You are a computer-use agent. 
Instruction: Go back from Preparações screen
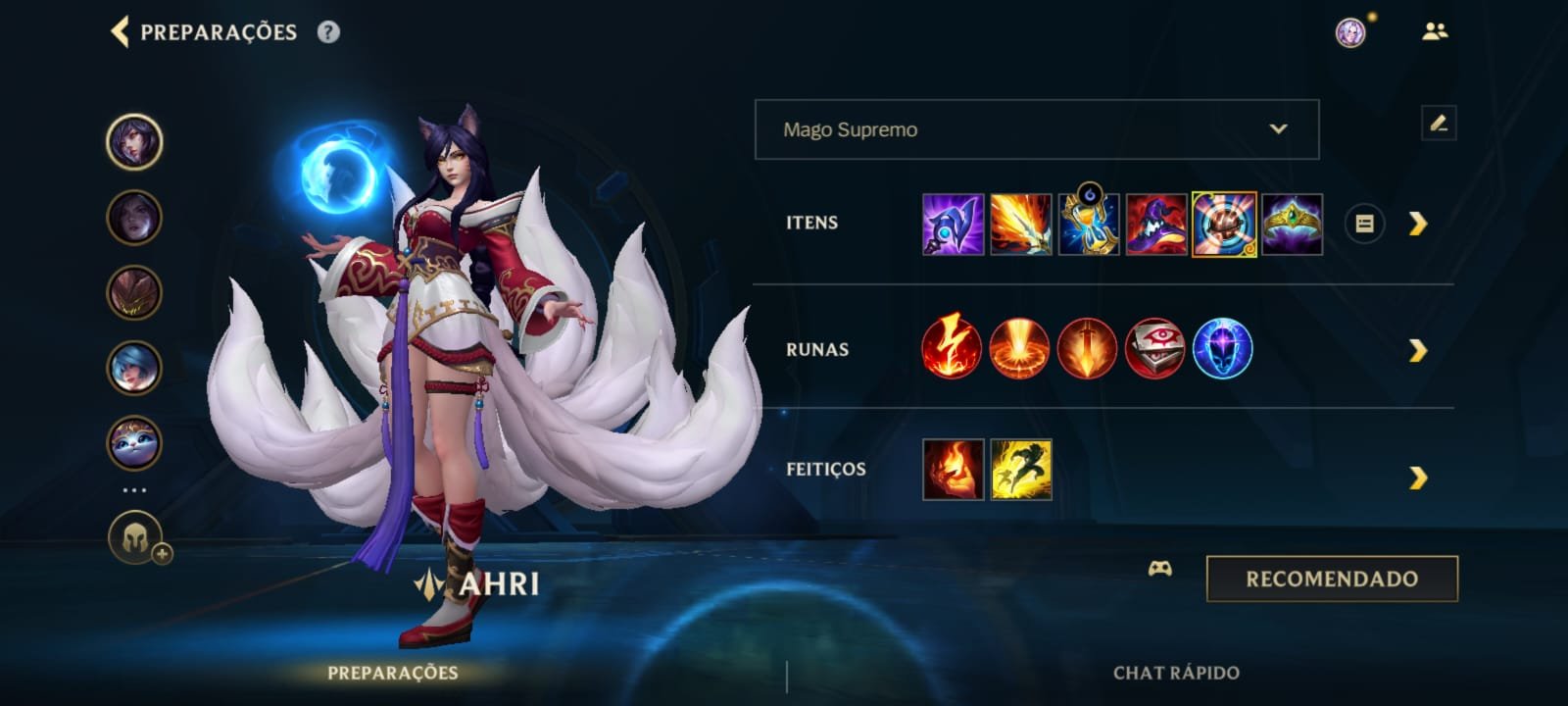pos(121,31)
